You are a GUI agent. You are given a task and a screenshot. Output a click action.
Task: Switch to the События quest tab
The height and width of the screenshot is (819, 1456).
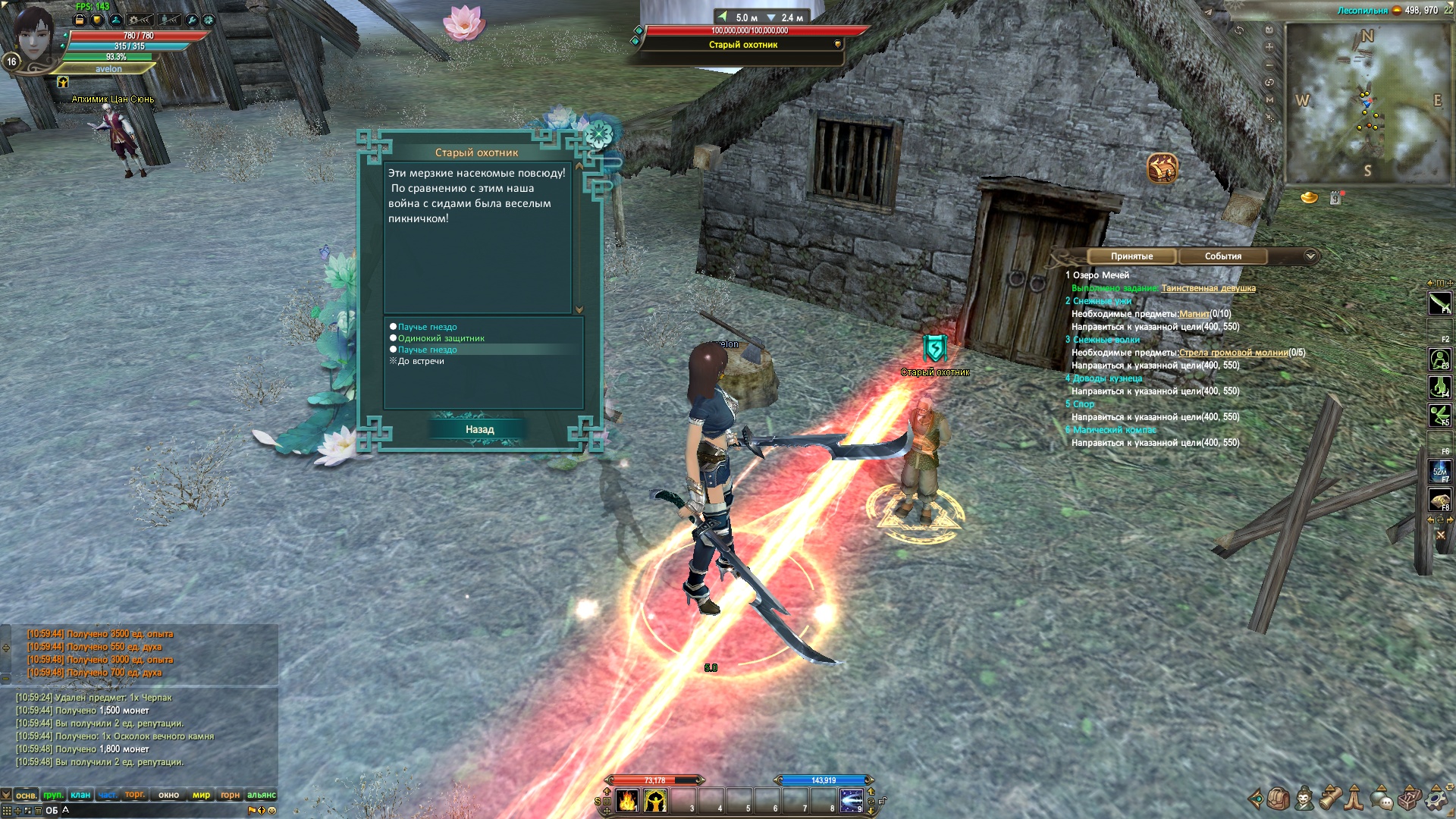coord(1222,256)
